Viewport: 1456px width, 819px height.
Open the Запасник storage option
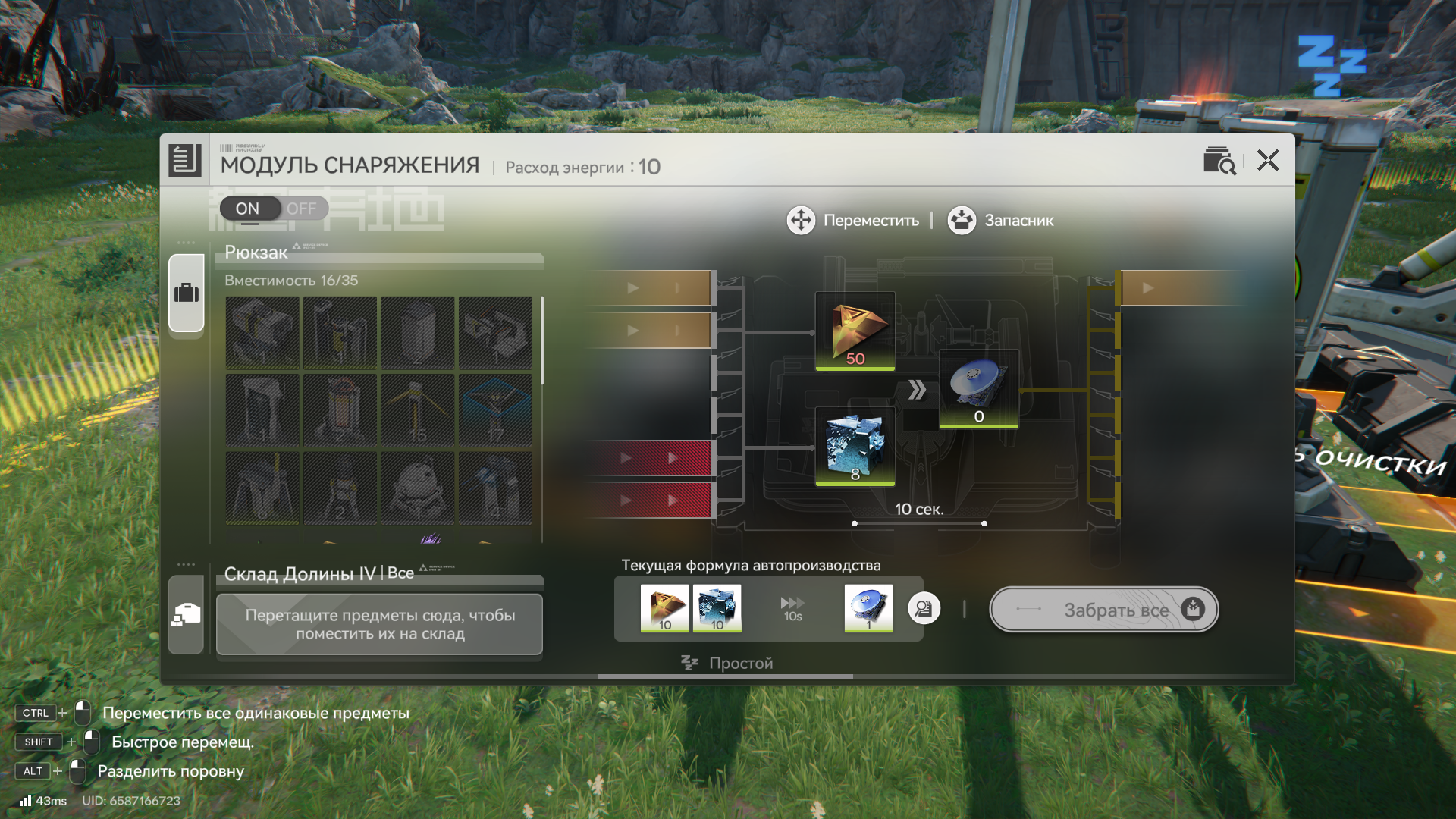click(1000, 221)
